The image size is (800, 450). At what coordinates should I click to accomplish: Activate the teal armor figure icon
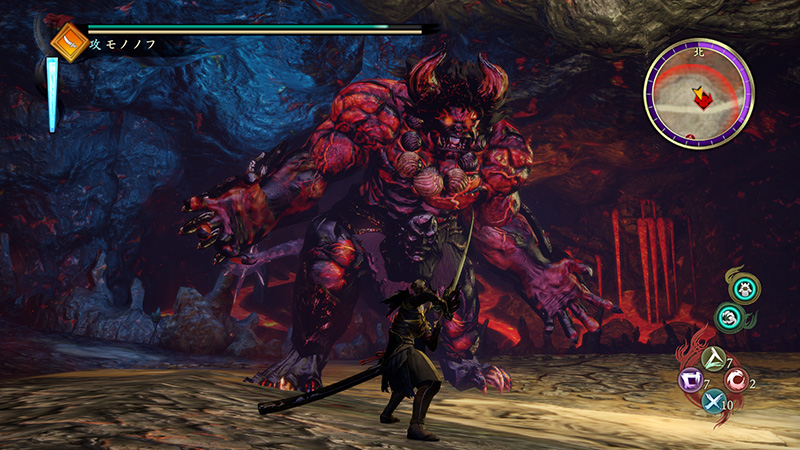(x=743, y=290)
